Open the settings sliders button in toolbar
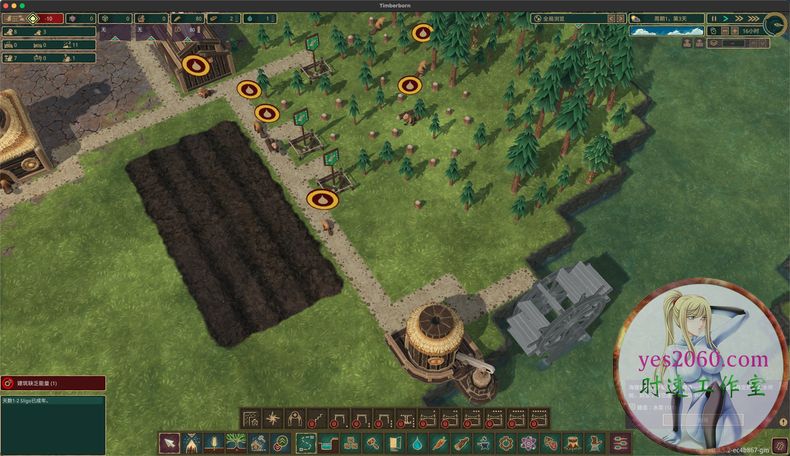Viewport: 790px width, 456px height. point(620,442)
